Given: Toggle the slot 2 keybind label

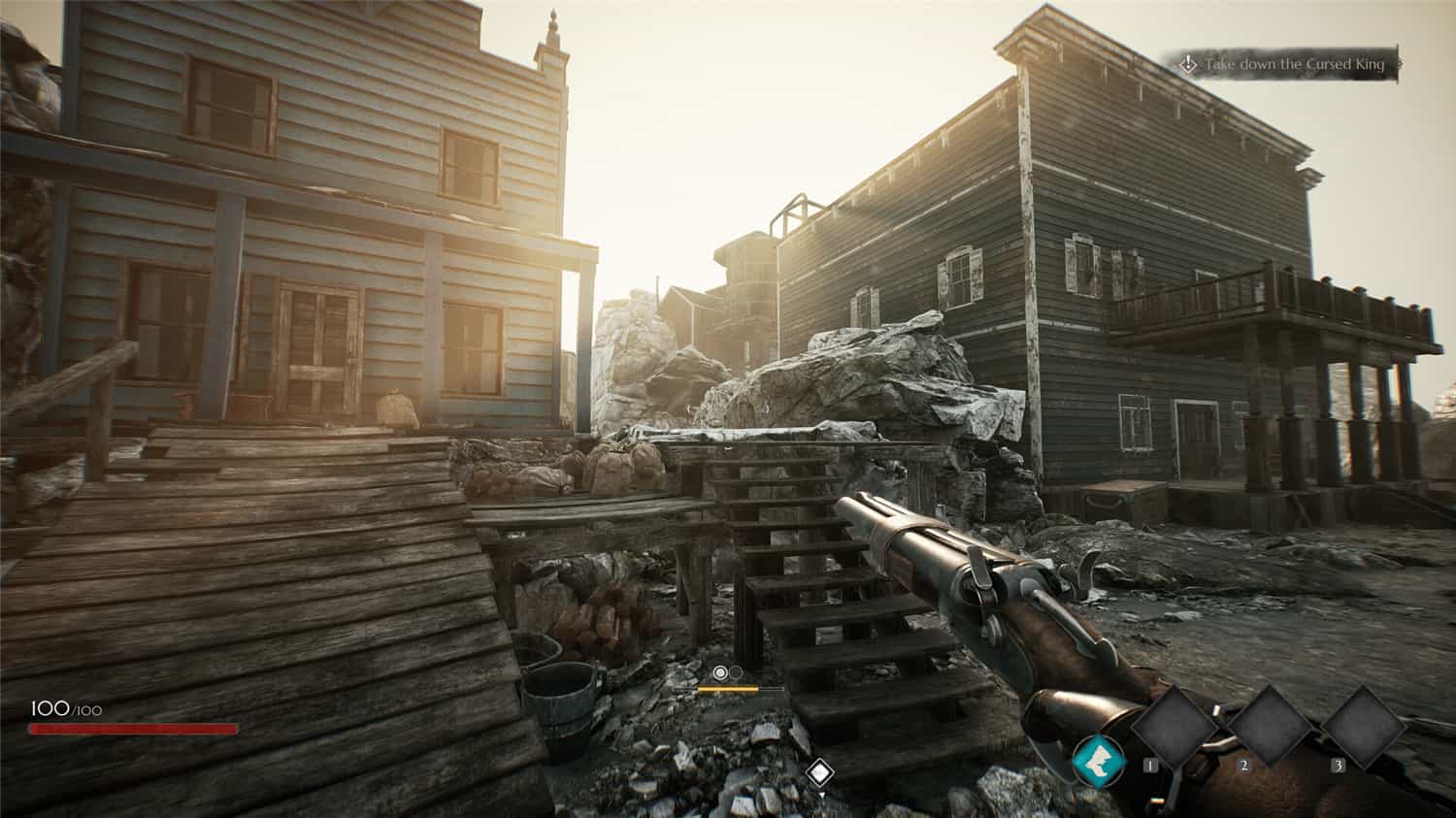Looking at the screenshot, I should (x=1244, y=765).
